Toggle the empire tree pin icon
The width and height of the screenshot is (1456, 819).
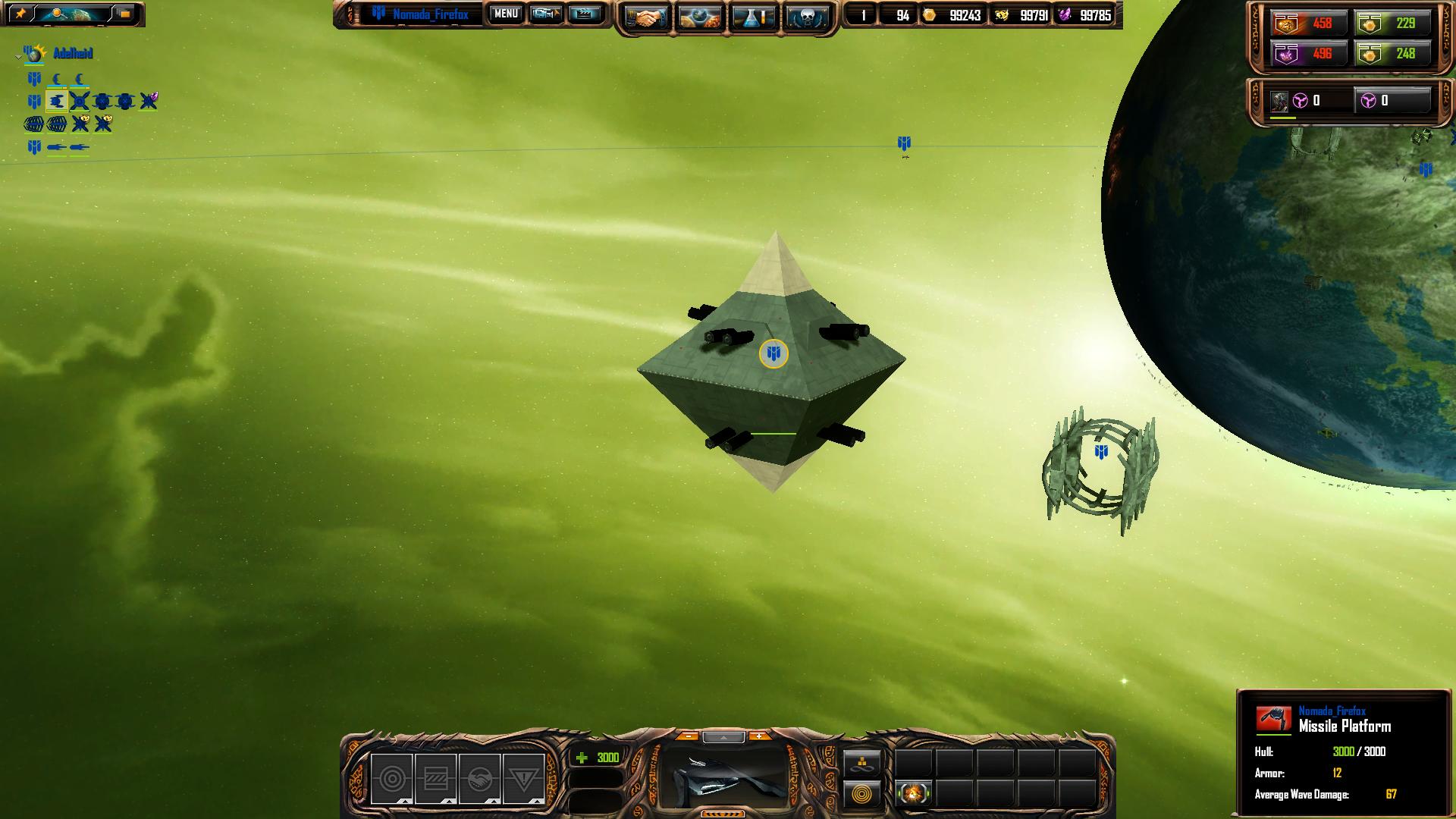tap(21, 14)
